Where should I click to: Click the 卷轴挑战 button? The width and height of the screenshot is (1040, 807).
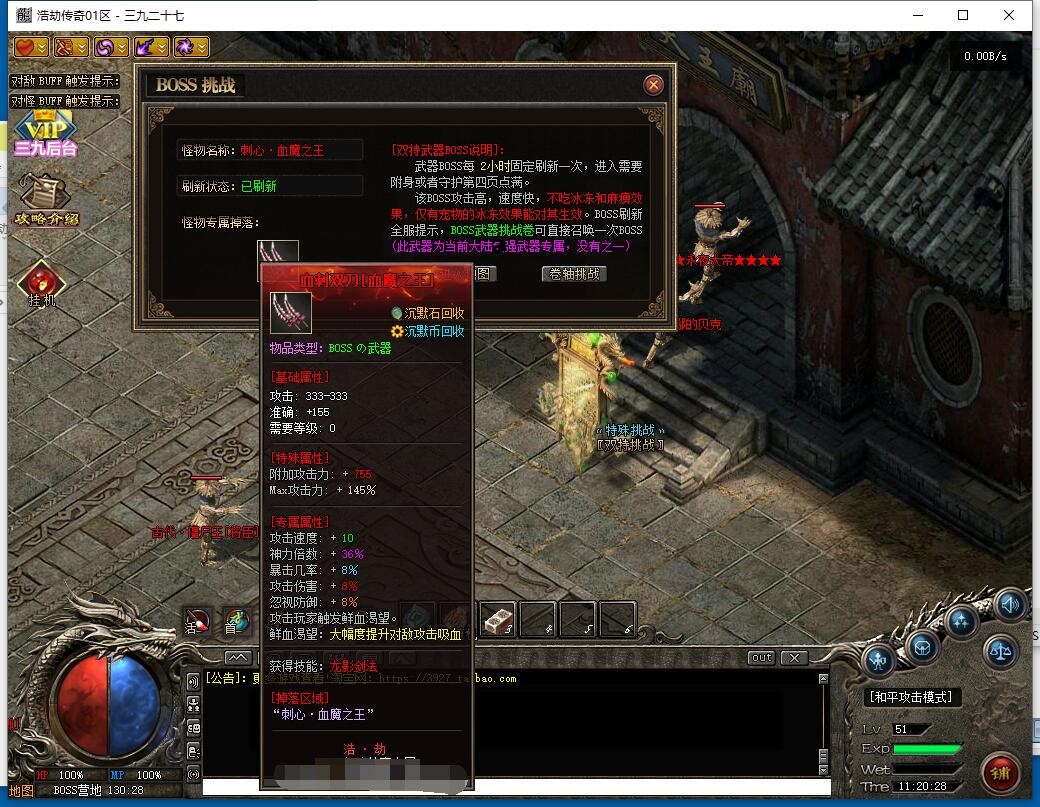574,273
